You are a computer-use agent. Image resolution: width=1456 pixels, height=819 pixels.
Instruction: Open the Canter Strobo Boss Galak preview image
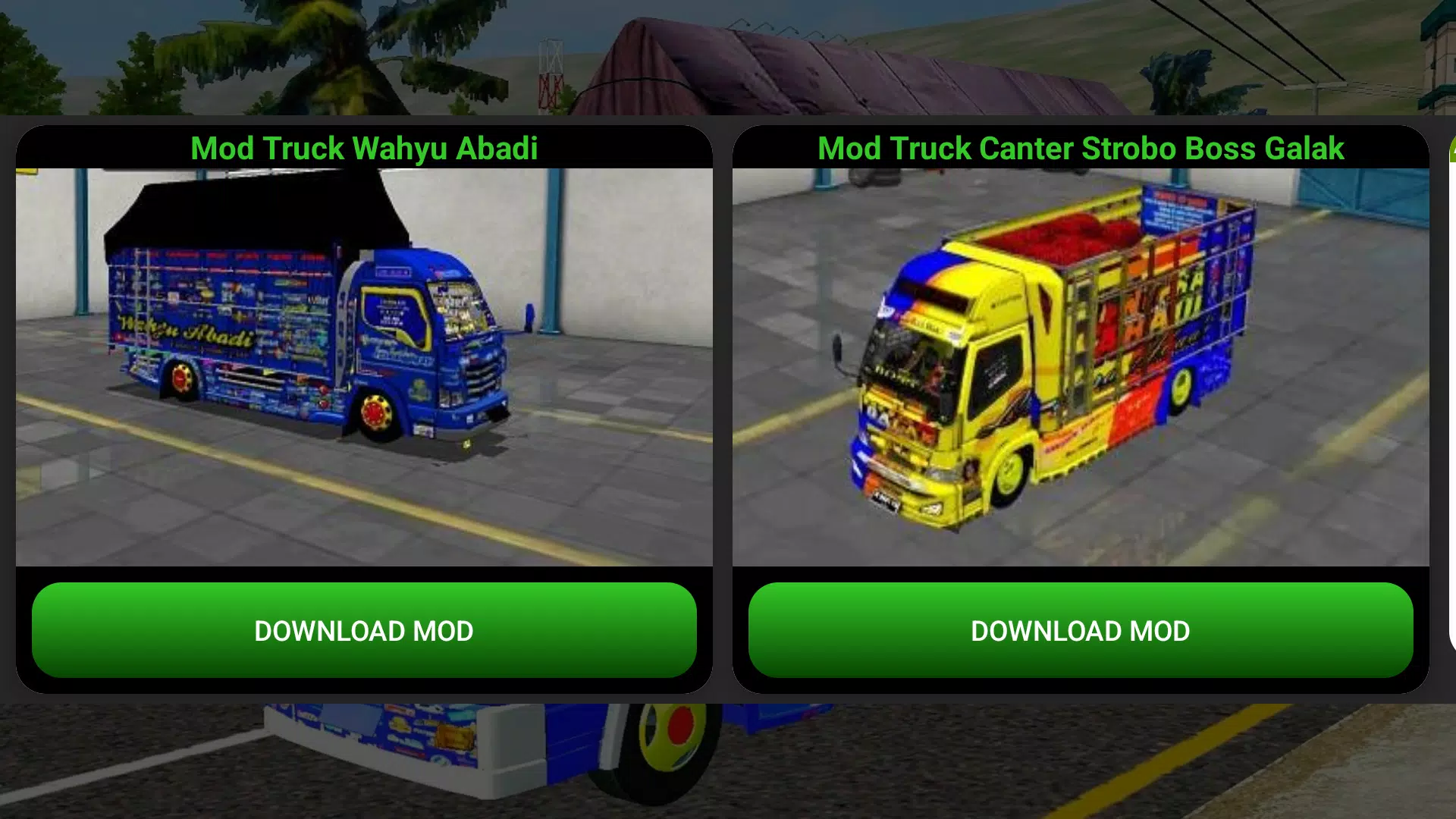(1081, 364)
